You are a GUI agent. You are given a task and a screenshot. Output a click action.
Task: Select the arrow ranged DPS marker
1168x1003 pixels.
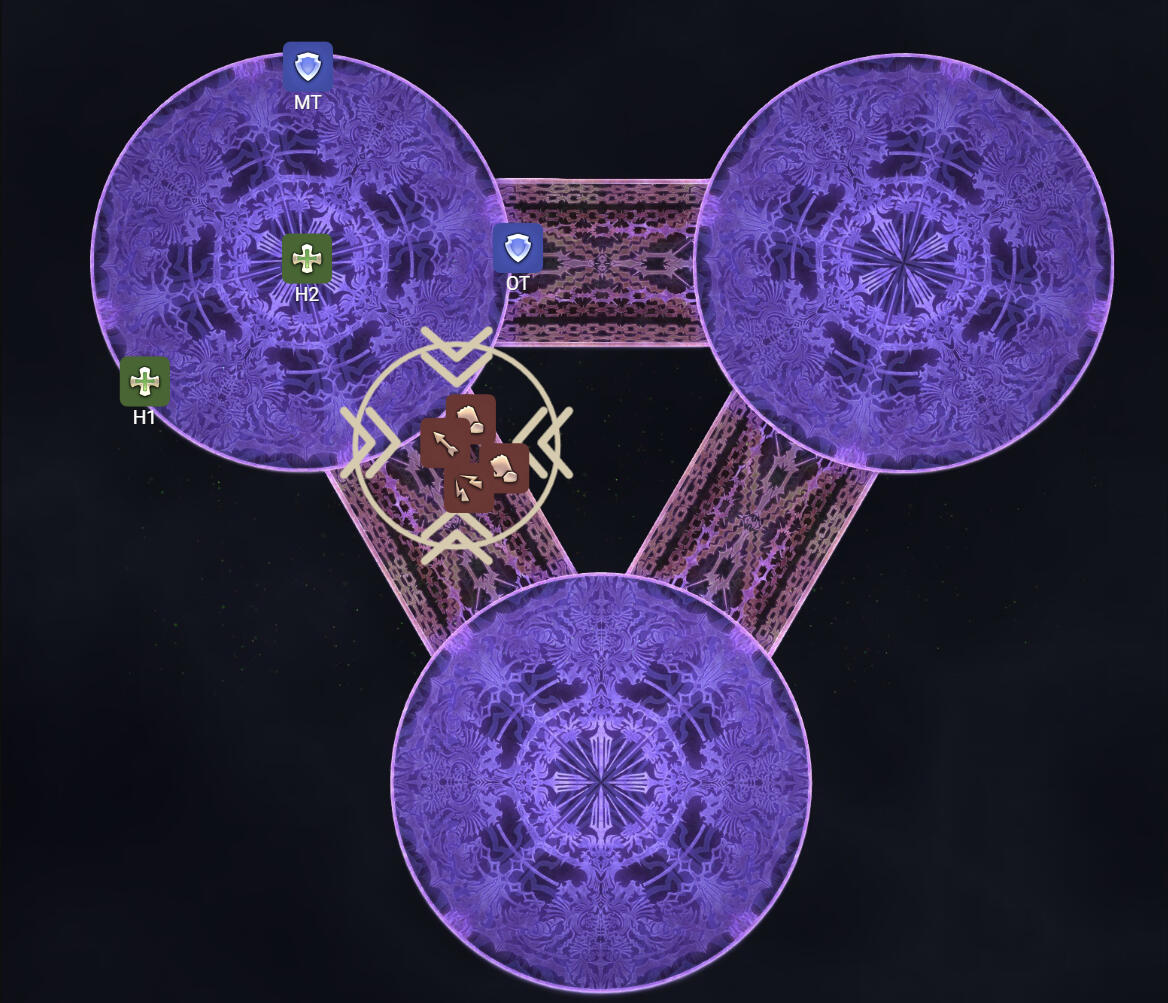[x=438, y=441]
